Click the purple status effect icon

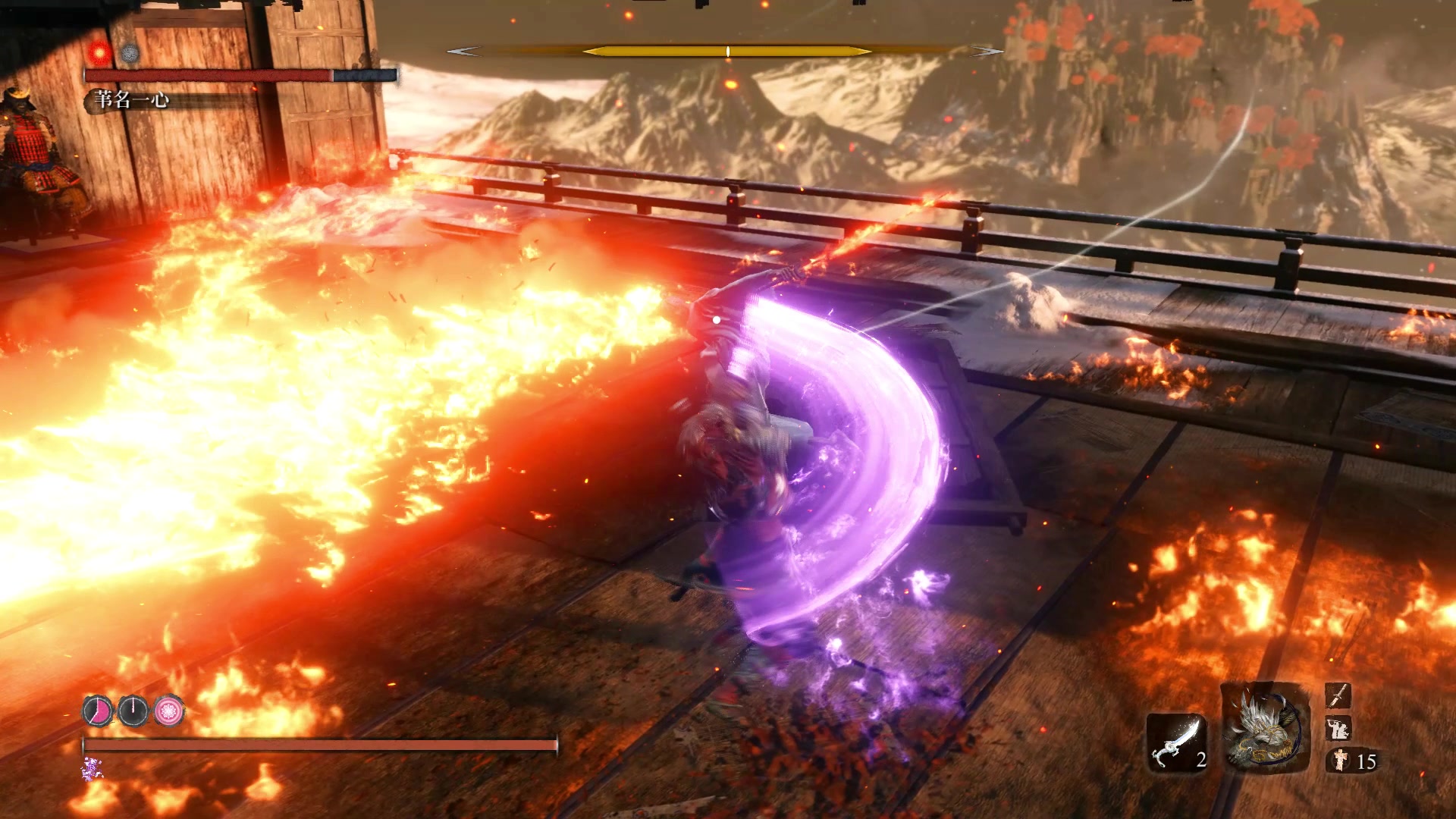pyautogui.click(x=92, y=770)
